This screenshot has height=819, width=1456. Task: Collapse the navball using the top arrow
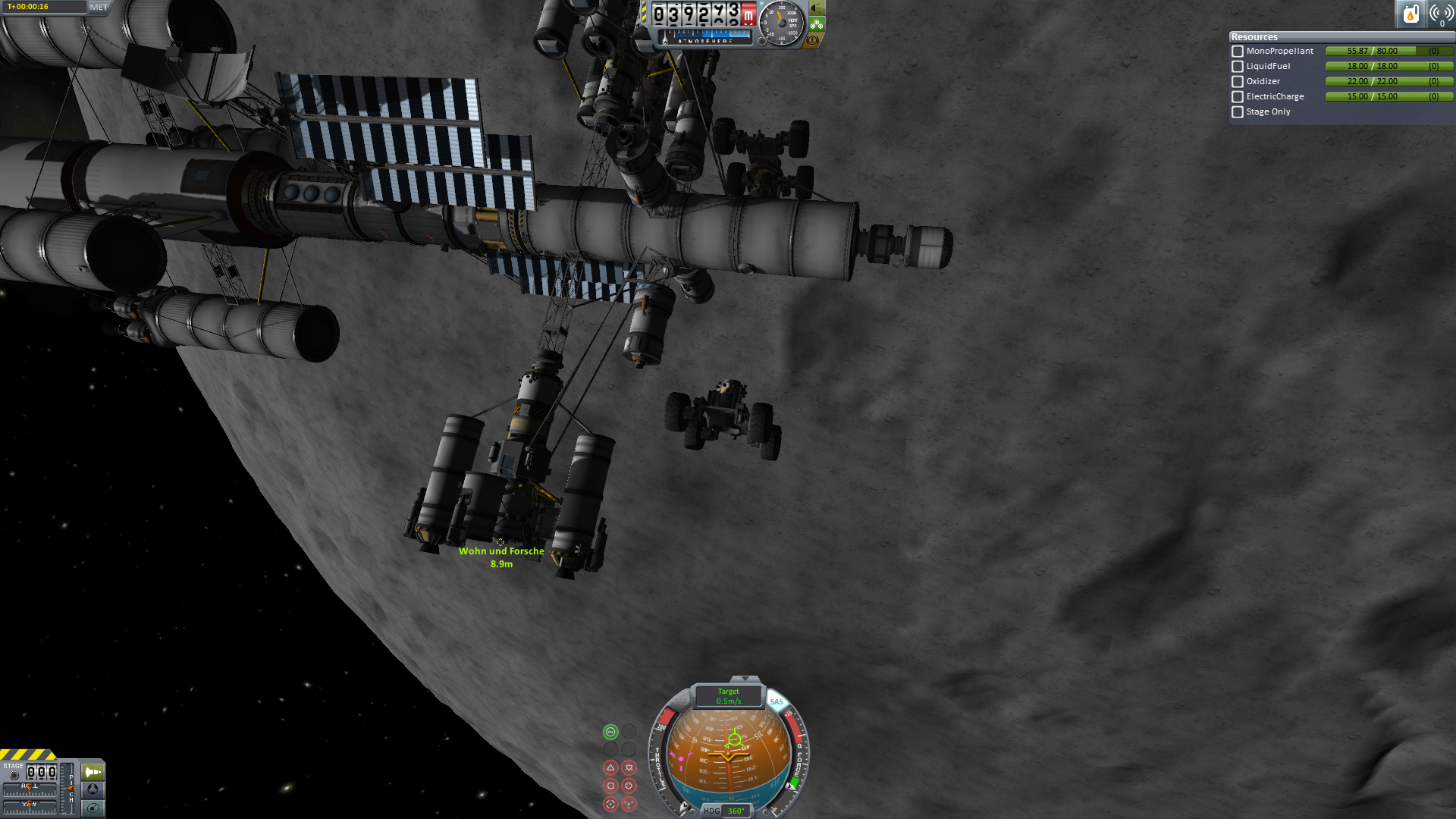pos(745,679)
